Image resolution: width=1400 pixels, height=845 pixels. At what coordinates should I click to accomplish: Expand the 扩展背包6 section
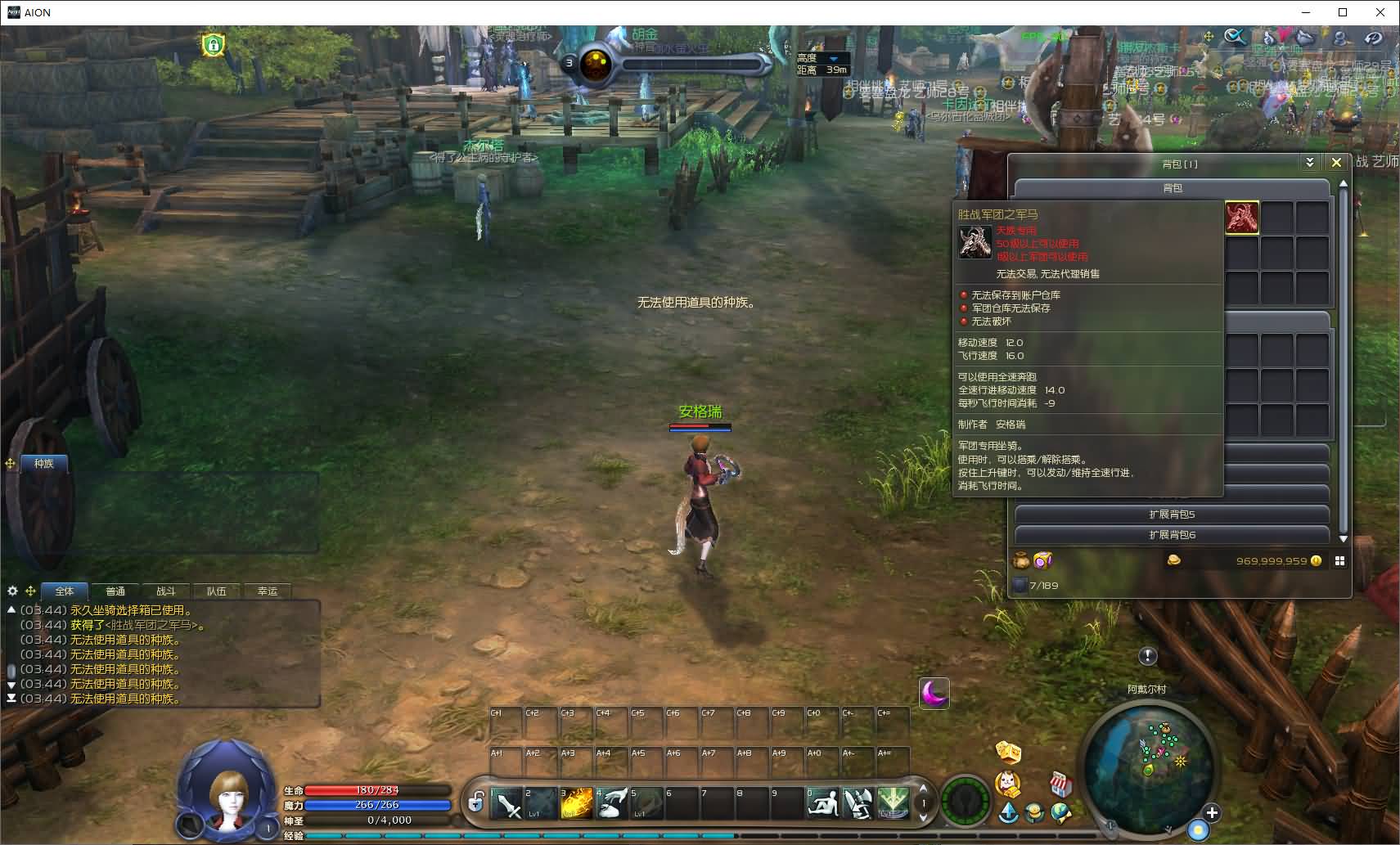1172,535
